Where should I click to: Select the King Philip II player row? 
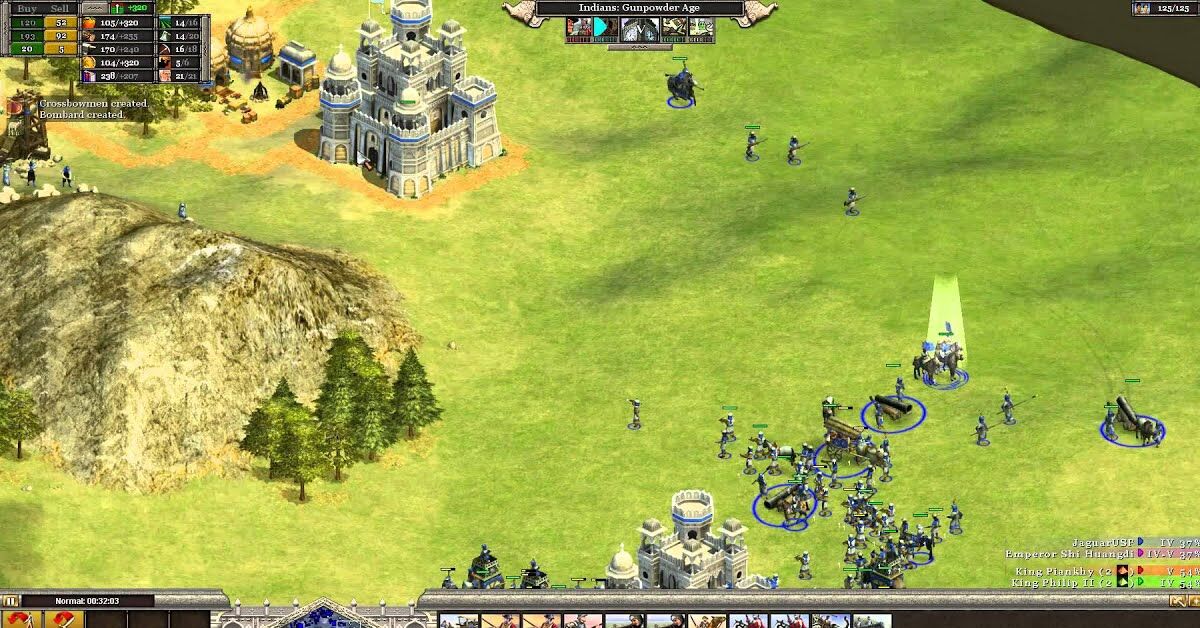click(x=1058, y=582)
